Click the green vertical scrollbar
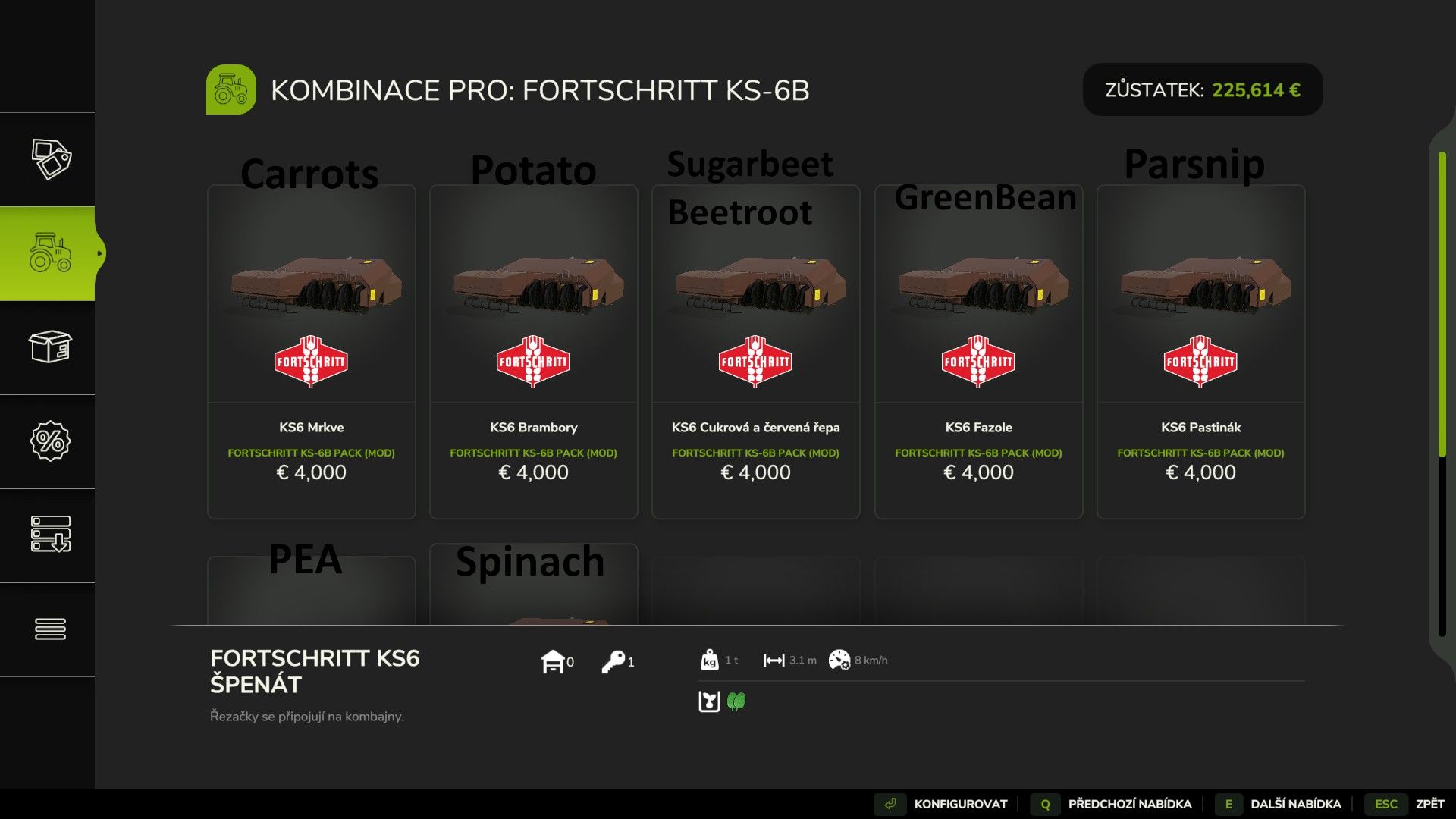Image resolution: width=1456 pixels, height=819 pixels. click(x=1442, y=303)
